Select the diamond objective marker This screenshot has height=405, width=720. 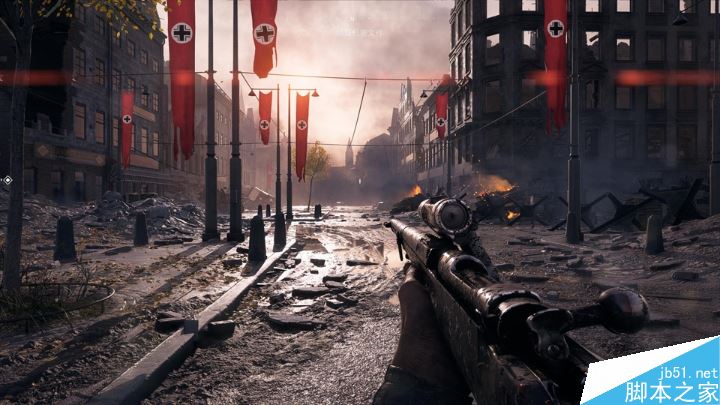(x=8, y=180)
